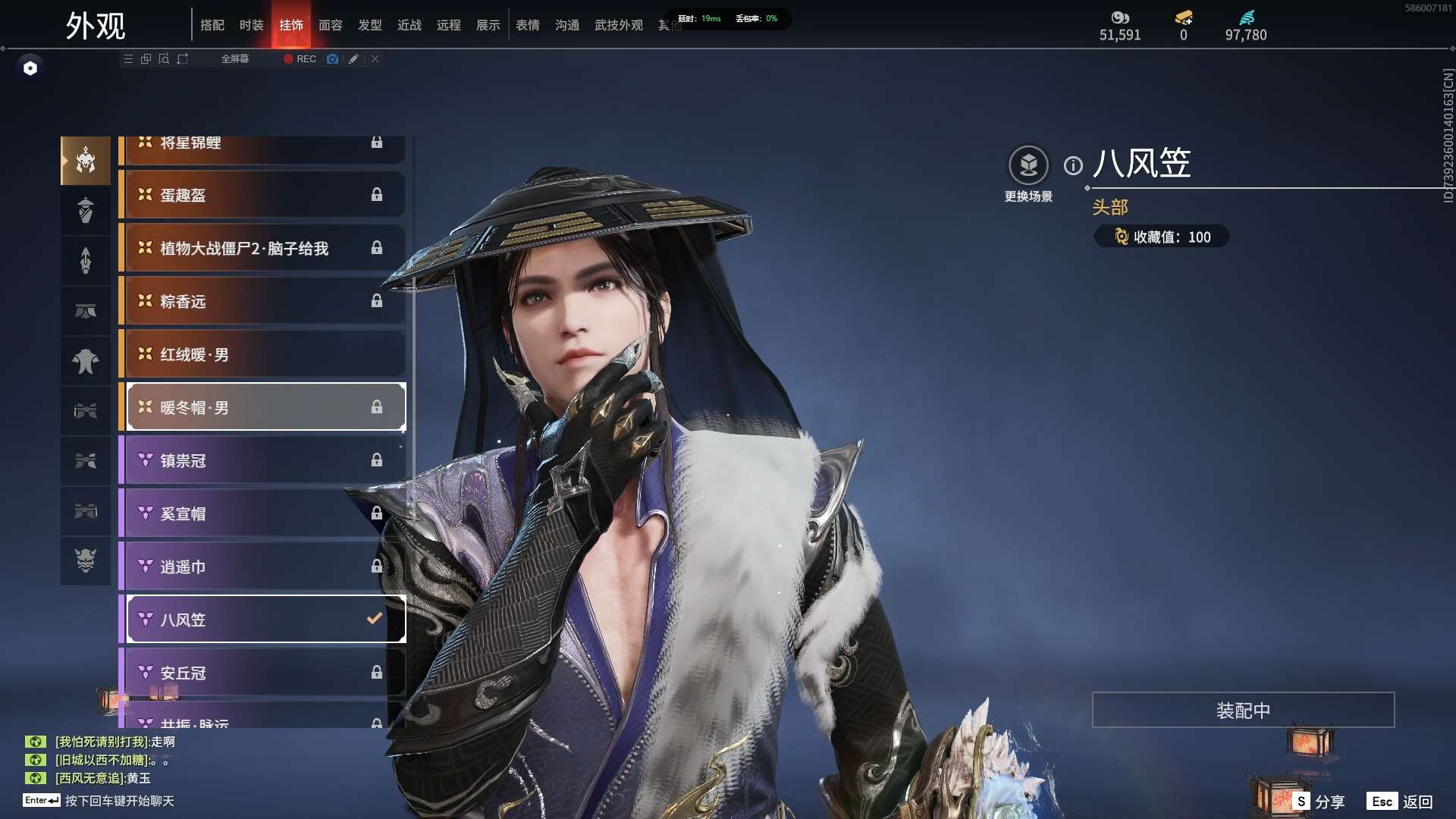Select the equipped 八风笠 item
Screen dimensions: 1456x819
(262, 620)
